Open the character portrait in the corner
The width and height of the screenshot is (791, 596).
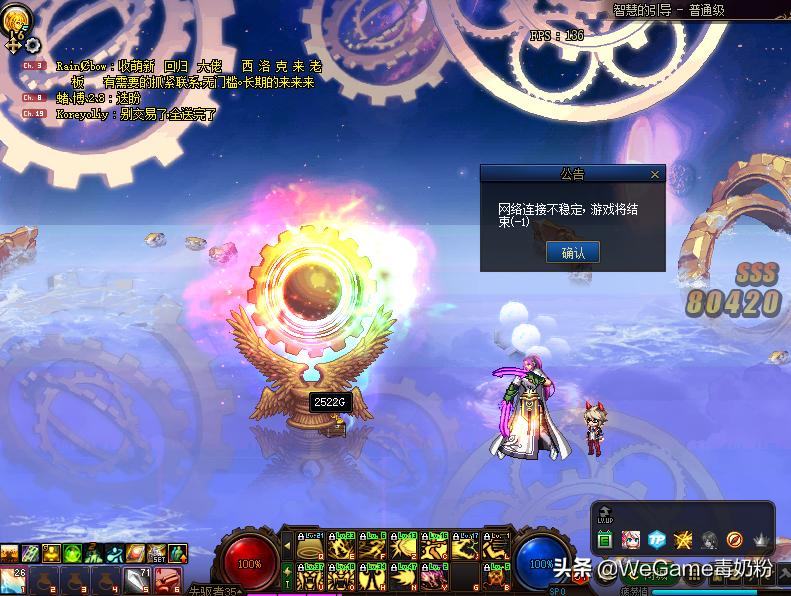15,19
